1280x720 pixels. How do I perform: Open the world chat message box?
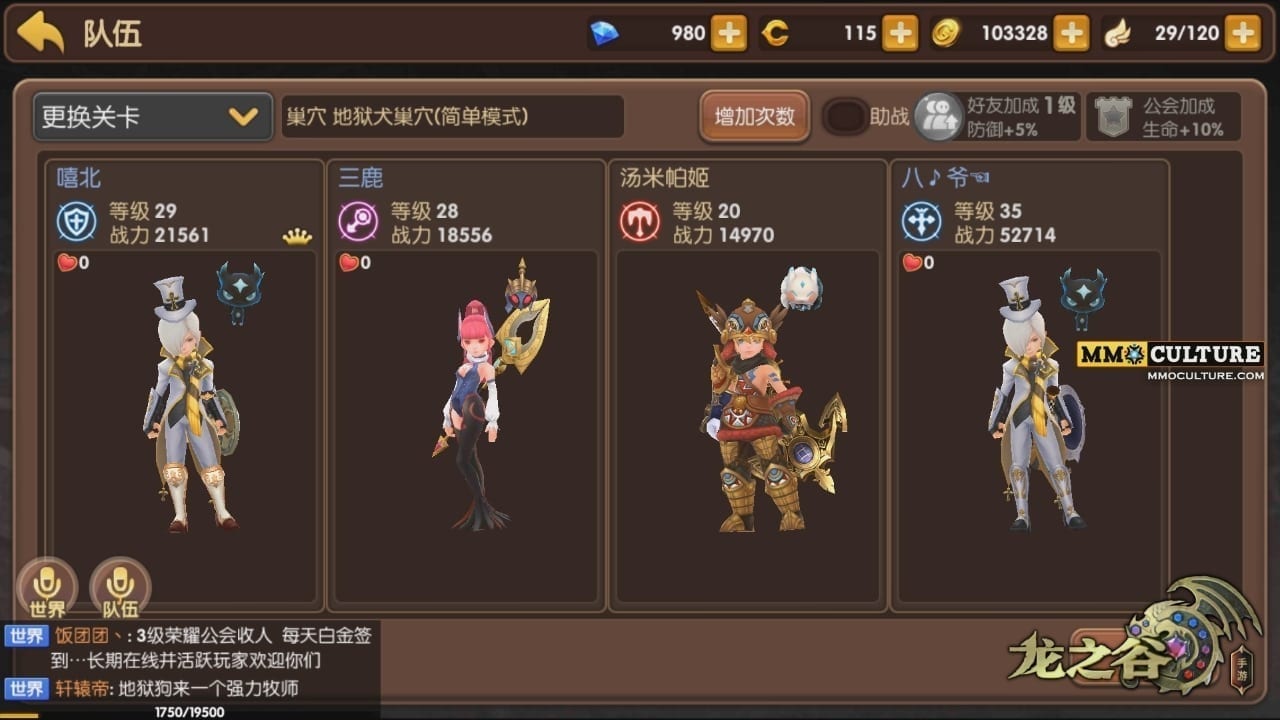190,662
